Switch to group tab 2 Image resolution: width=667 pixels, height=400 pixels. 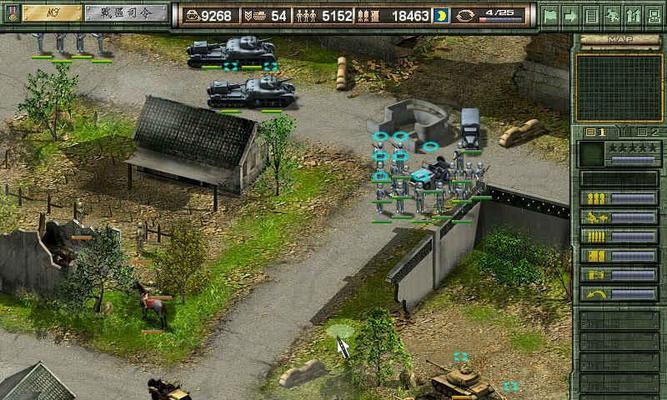click(x=650, y=132)
